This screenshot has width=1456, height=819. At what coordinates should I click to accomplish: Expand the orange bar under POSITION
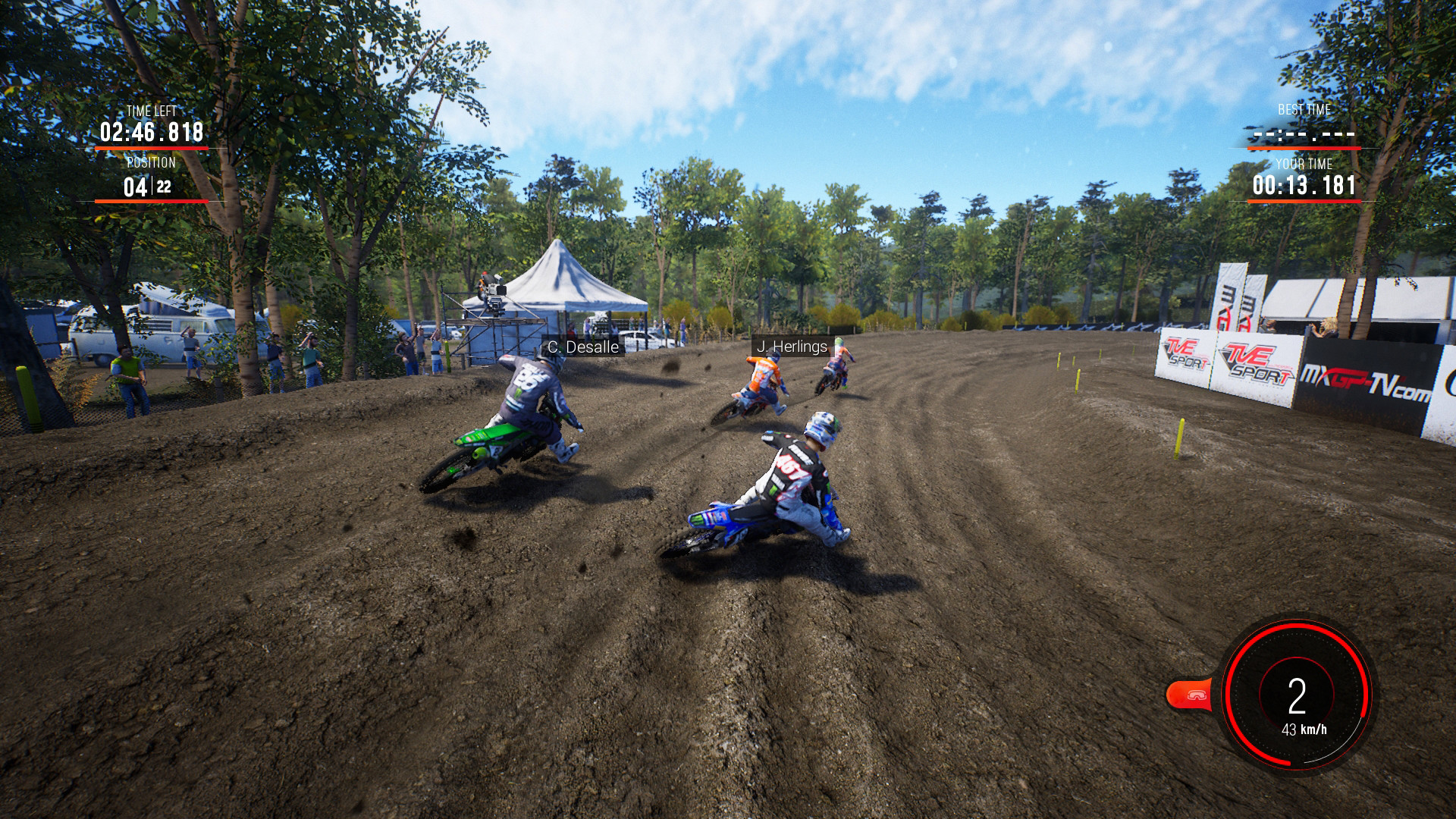(x=151, y=202)
